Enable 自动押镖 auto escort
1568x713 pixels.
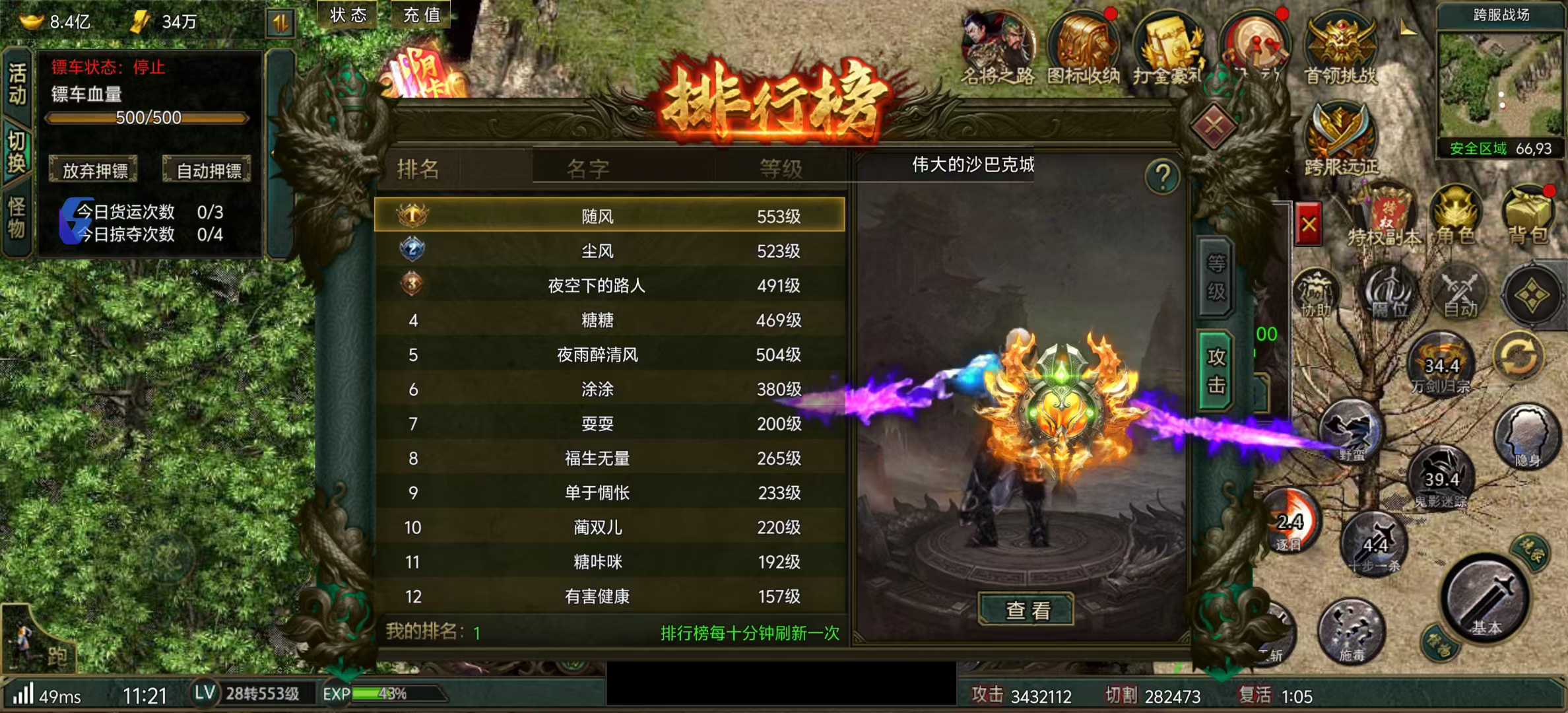point(207,170)
